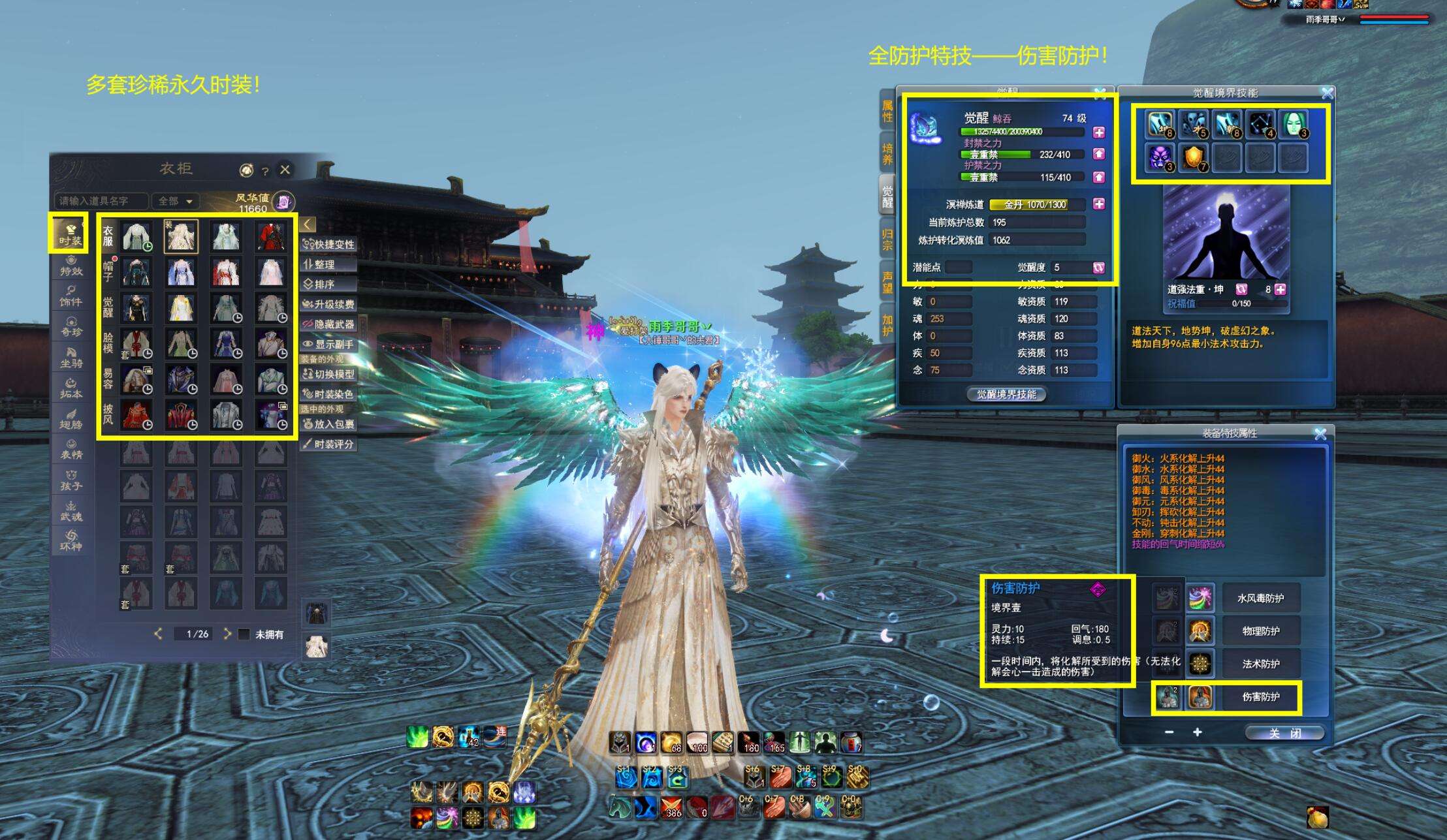Click the 整理 organize button

pyautogui.click(x=328, y=264)
